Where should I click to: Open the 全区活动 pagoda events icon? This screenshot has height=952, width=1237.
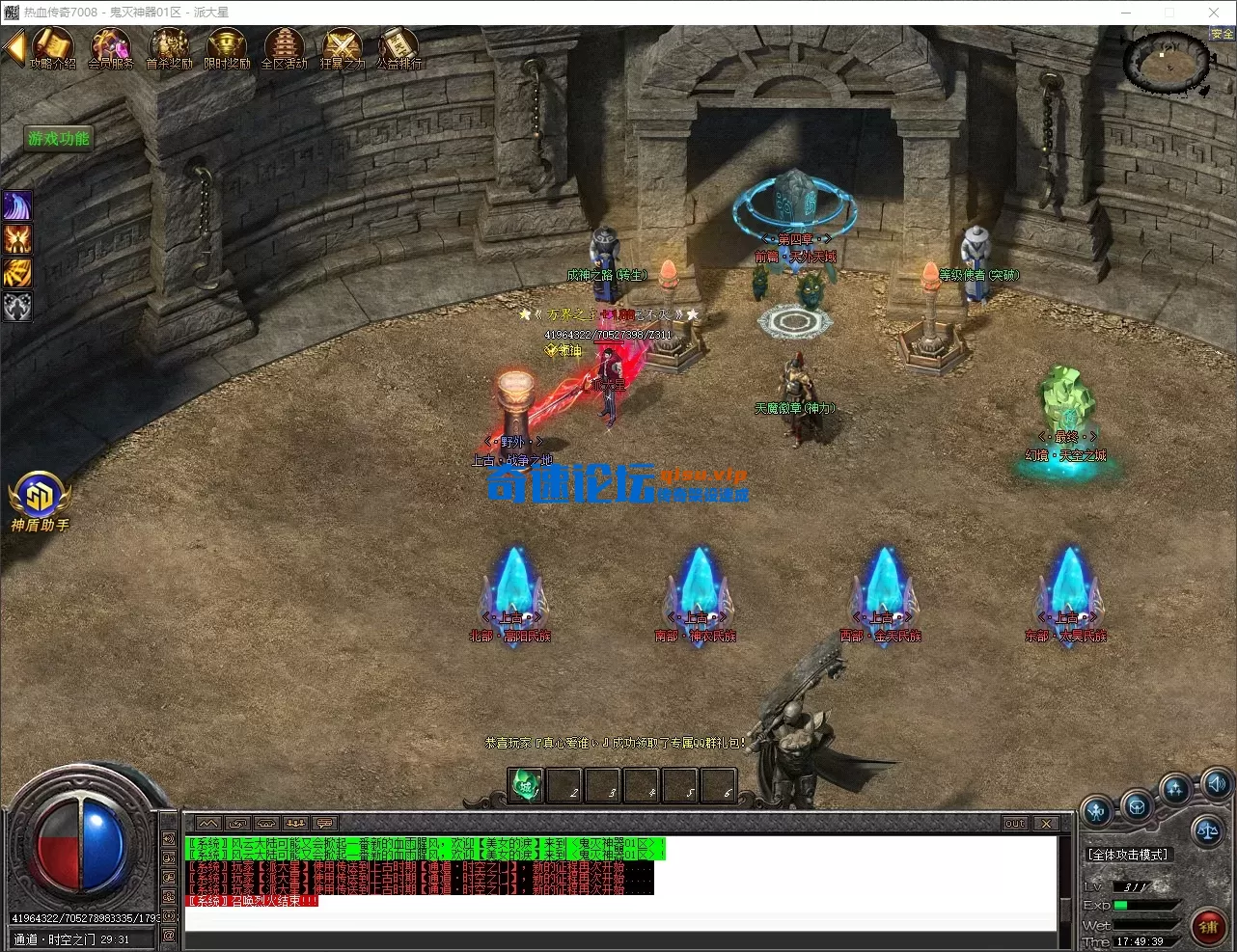(284, 46)
